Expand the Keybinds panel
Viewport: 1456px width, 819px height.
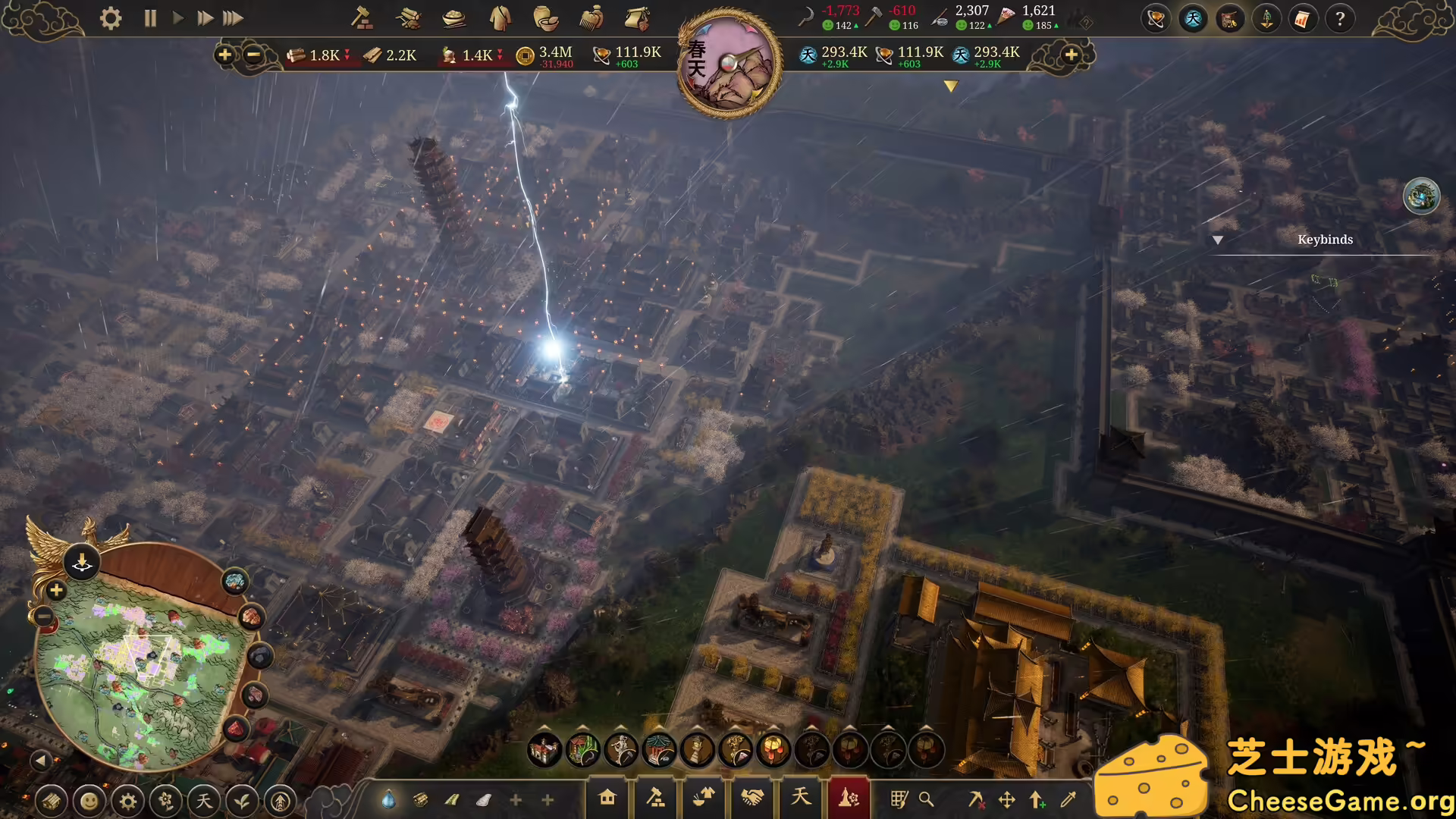1218,240
